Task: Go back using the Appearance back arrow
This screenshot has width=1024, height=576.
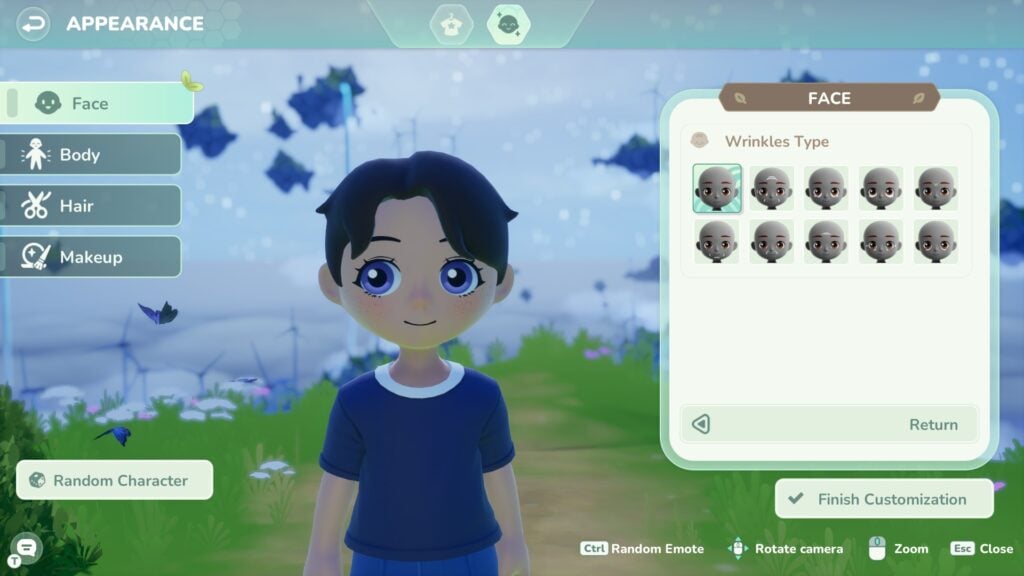Action: point(34,23)
